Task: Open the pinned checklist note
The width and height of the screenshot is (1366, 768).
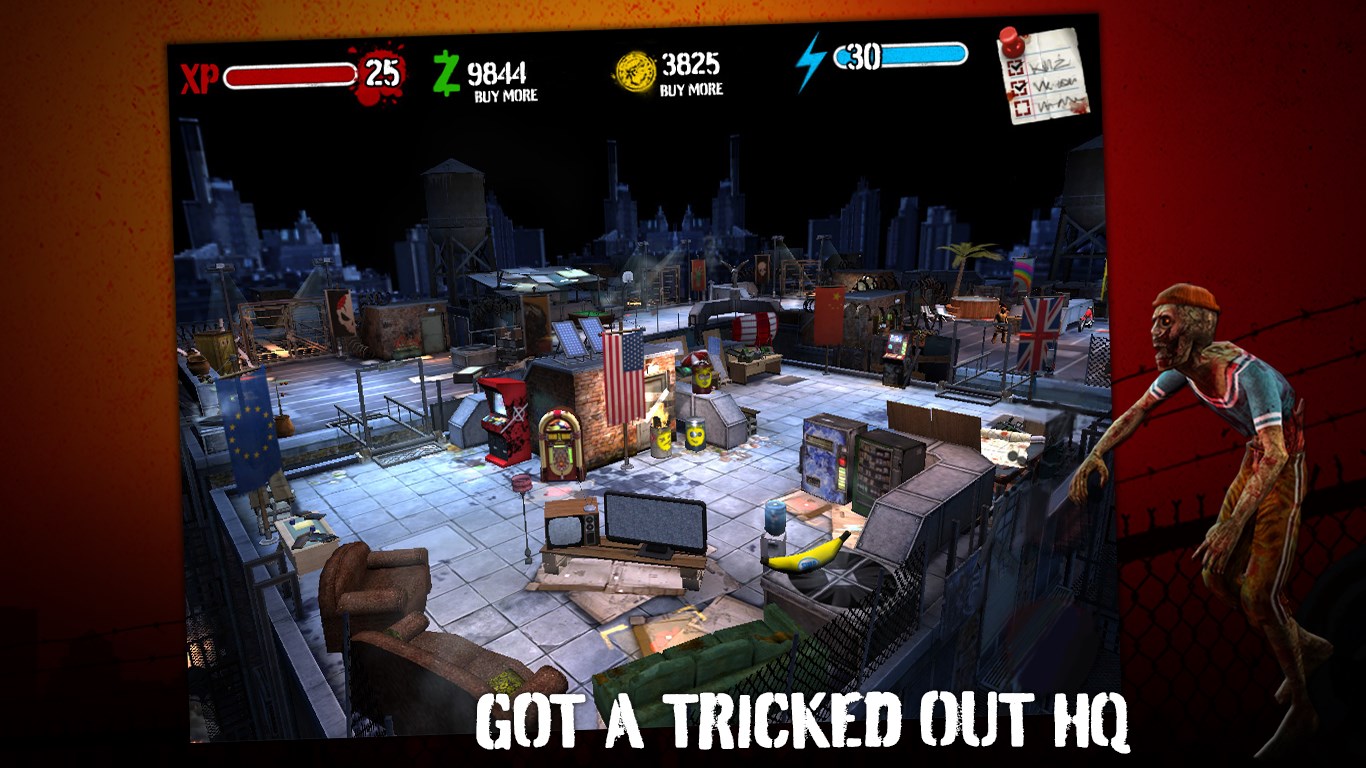Action: point(1043,74)
